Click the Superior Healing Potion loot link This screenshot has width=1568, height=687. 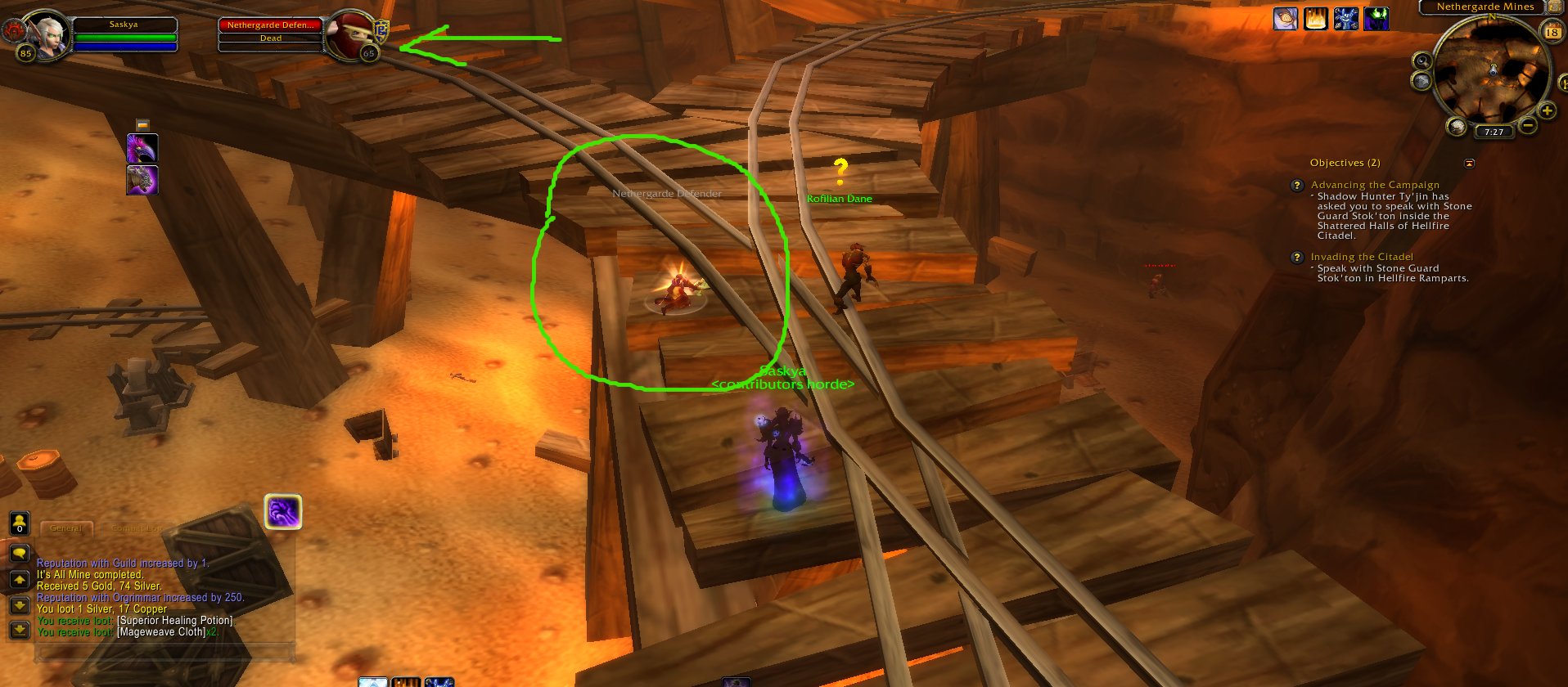pyautogui.click(x=176, y=620)
